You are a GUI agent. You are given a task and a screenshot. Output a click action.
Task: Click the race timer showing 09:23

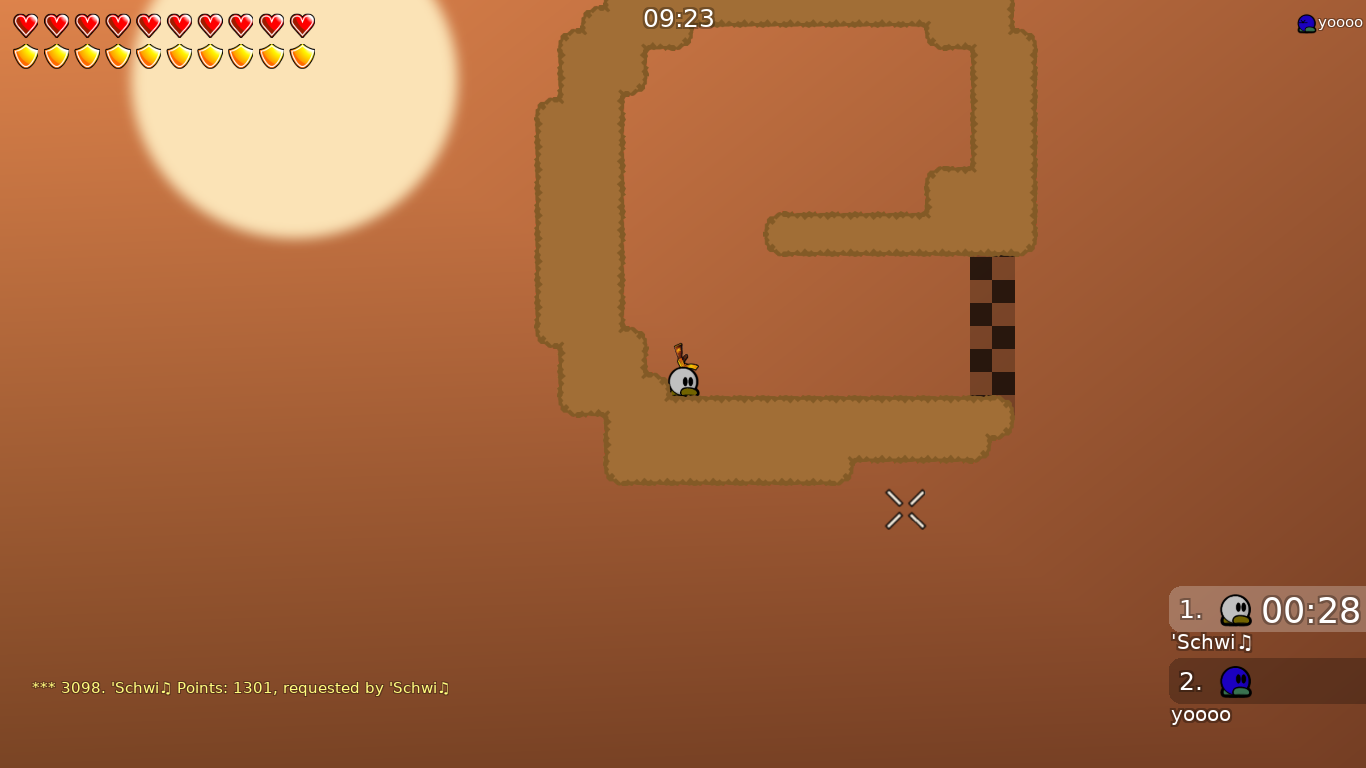click(x=679, y=18)
